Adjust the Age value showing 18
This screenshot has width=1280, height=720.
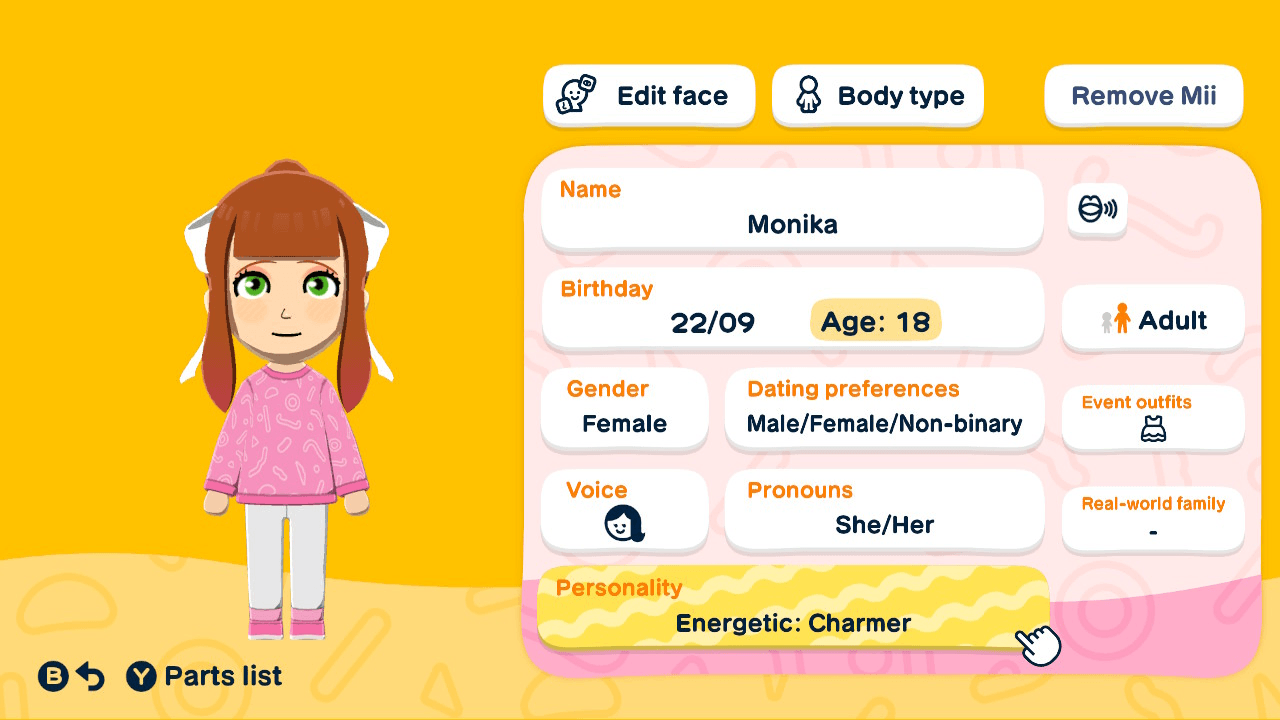tap(875, 321)
